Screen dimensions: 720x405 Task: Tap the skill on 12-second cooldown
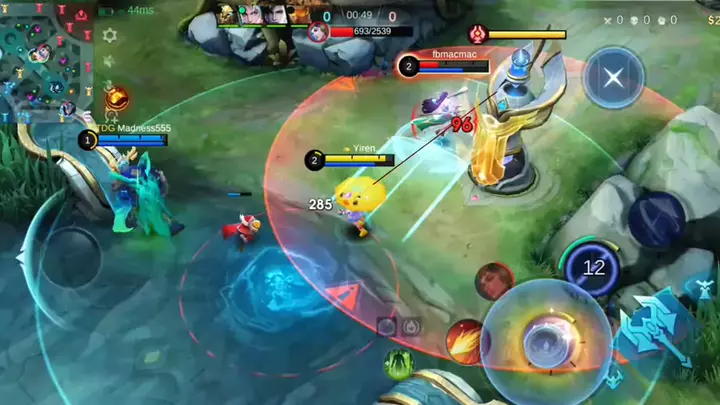point(592,267)
